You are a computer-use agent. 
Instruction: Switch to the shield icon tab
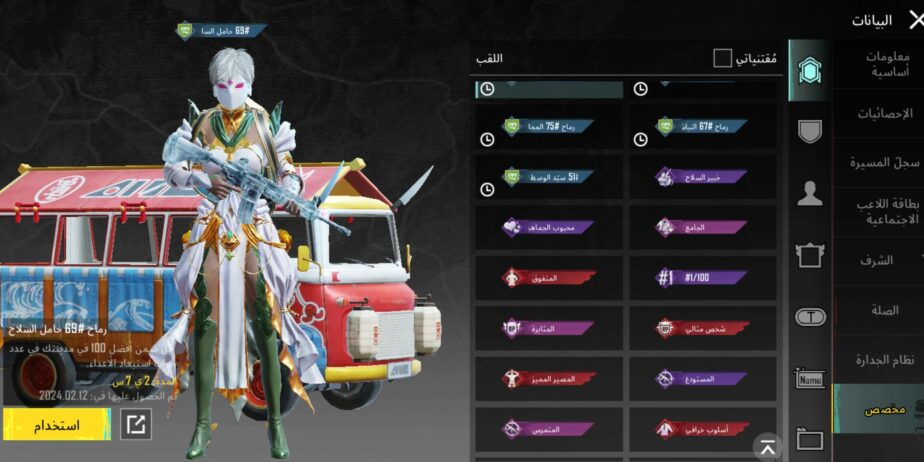(x=809, y=131)
